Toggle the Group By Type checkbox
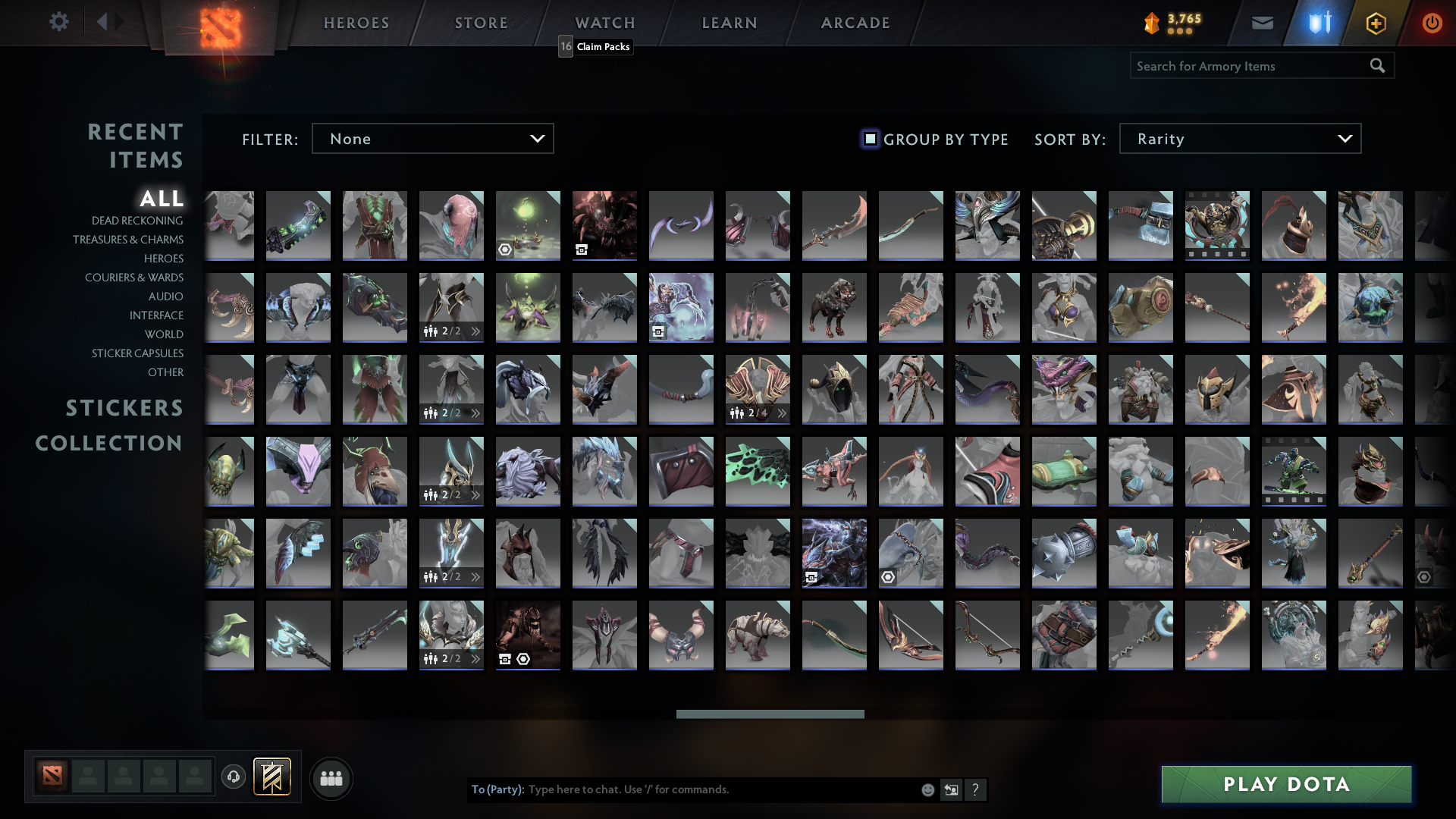 (x=869, y=139)
